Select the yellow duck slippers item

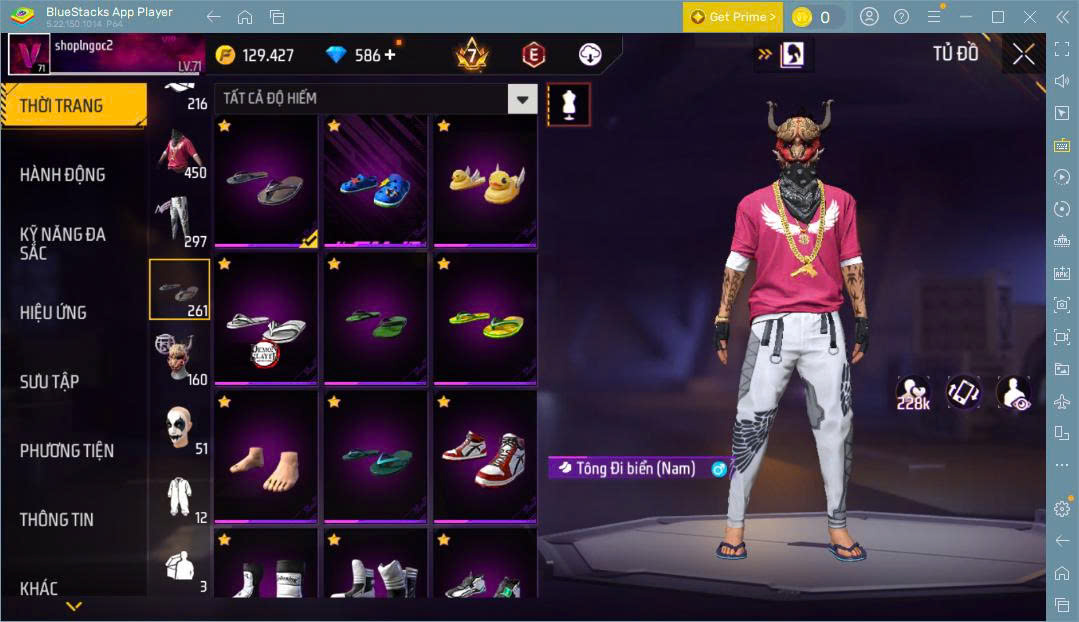coord(485,181)
